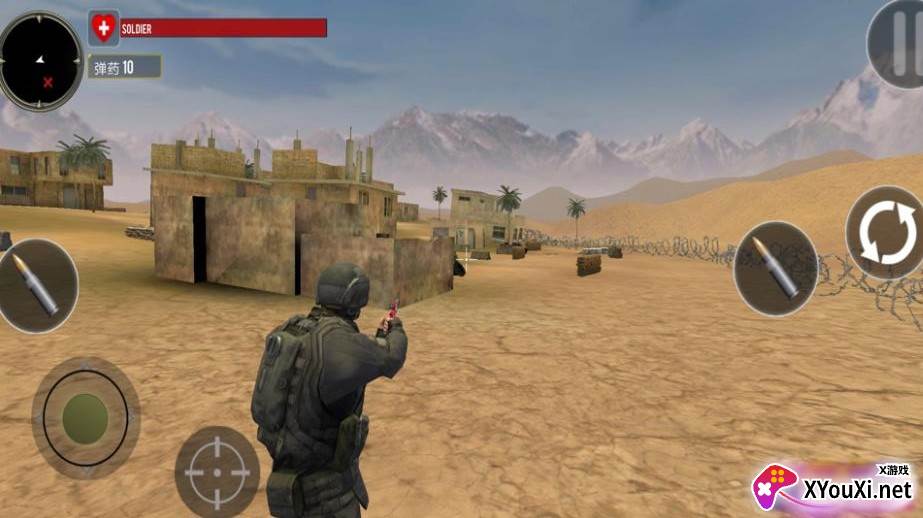Screen dimensions: 923x518
Task: Open the circular radar minimap
Action: point(40,60)
